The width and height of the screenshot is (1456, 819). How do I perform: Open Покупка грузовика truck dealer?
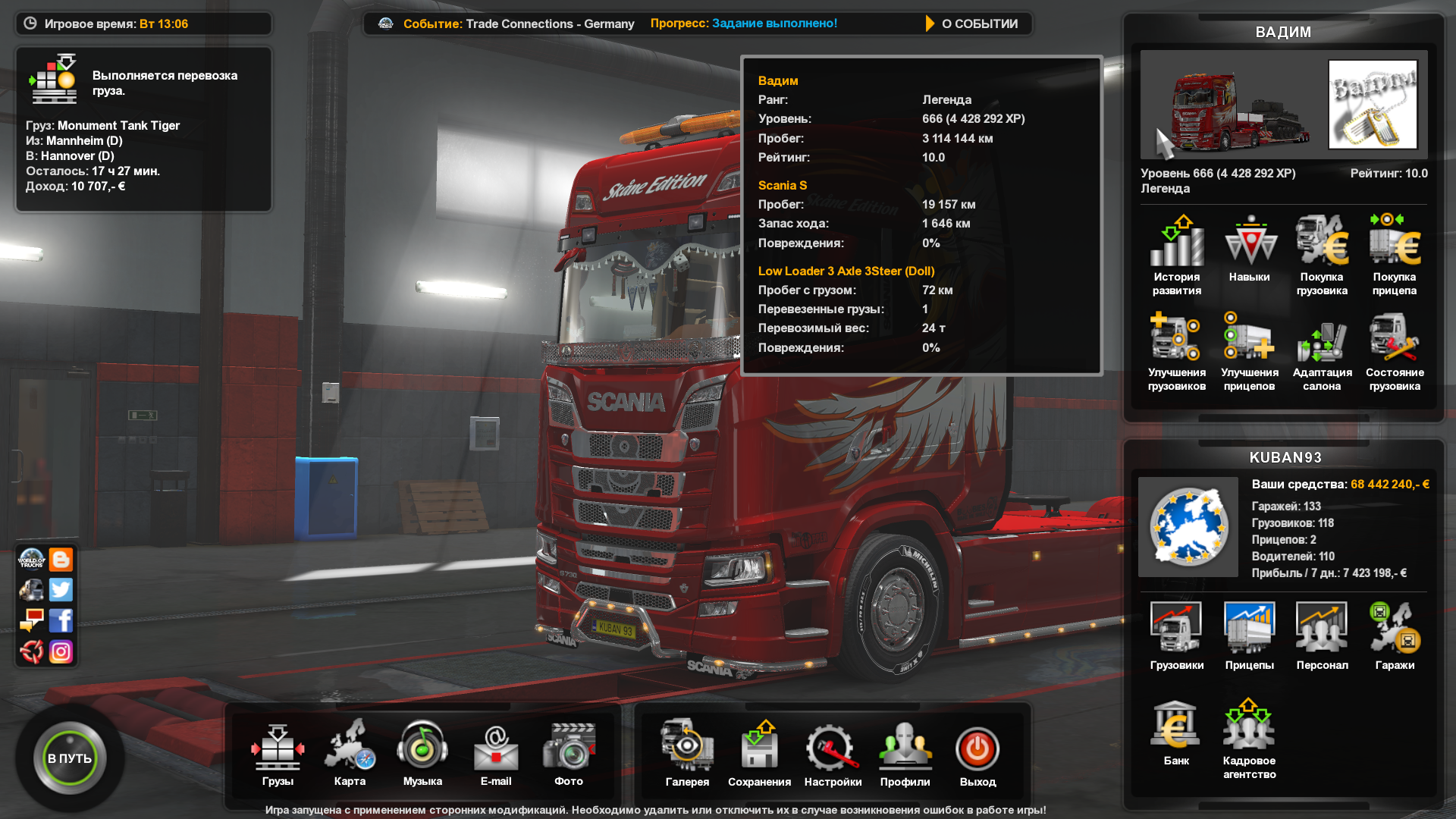1322,254
